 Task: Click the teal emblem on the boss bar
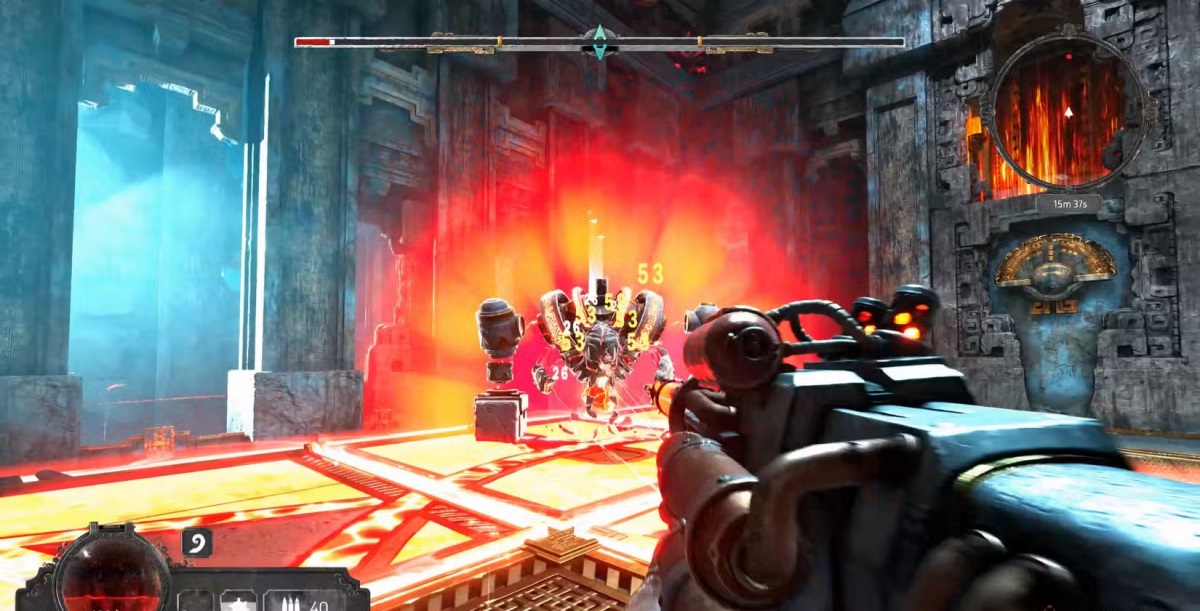599,42
